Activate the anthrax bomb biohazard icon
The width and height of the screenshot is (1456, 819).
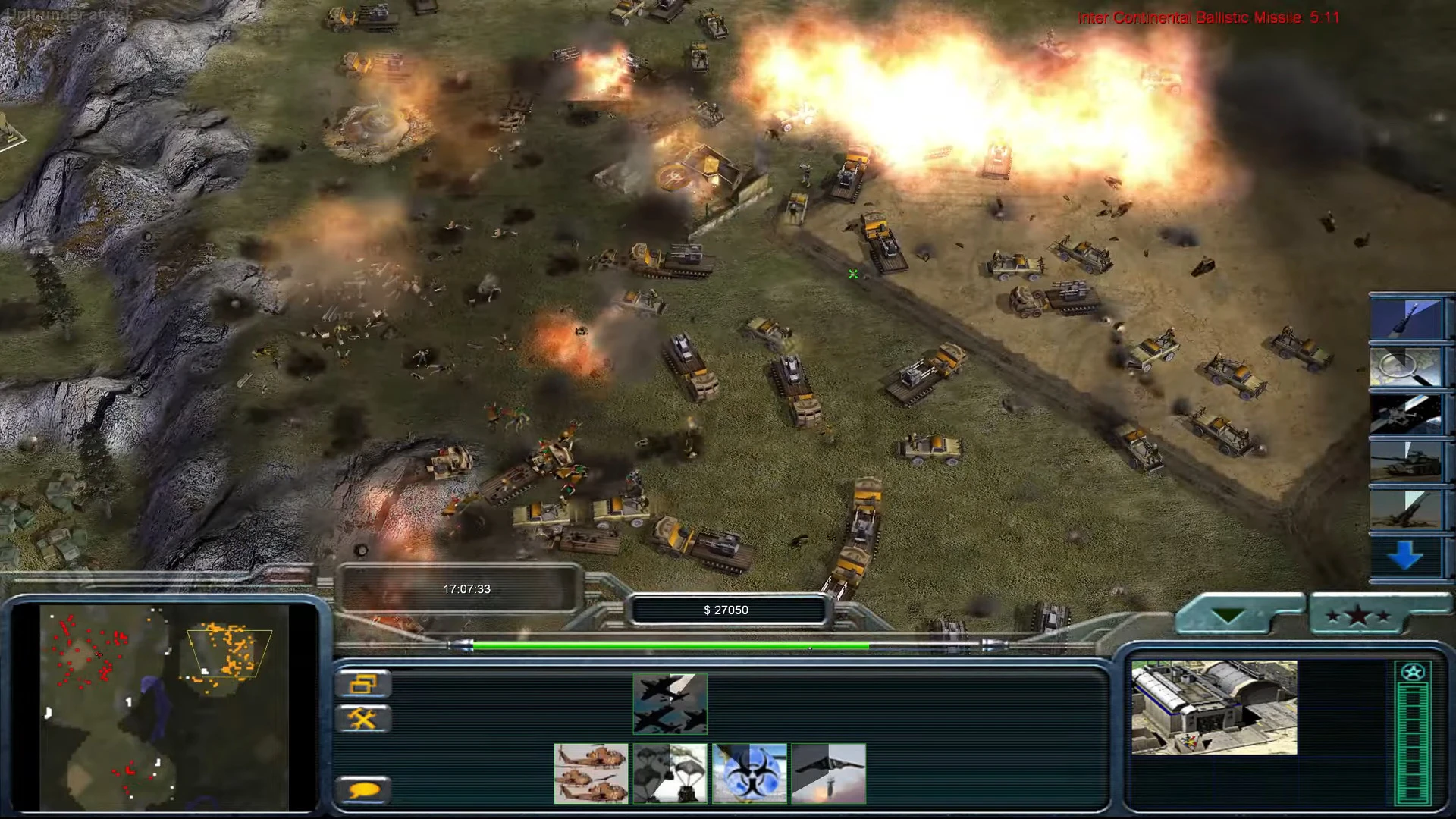click(x=750, y=773)
